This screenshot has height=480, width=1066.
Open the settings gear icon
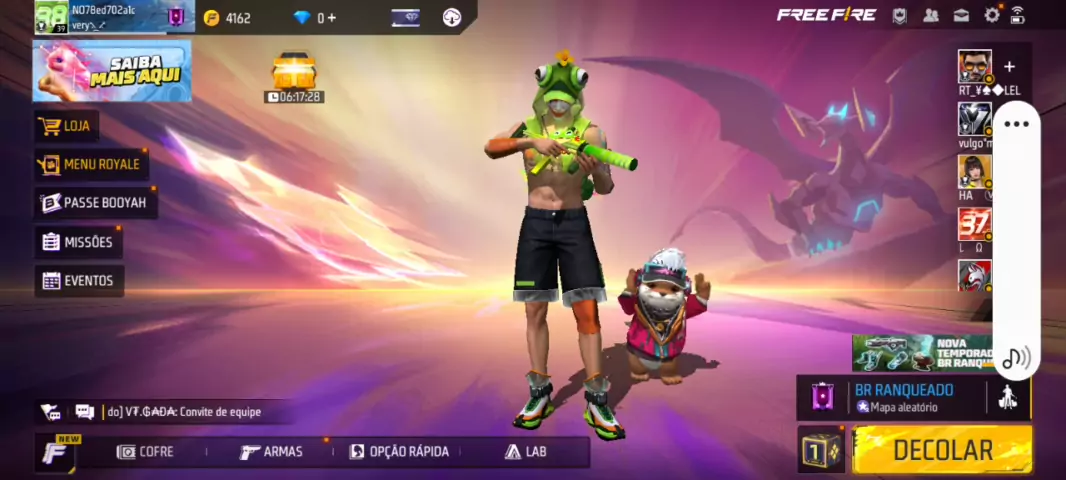point(992,15)
